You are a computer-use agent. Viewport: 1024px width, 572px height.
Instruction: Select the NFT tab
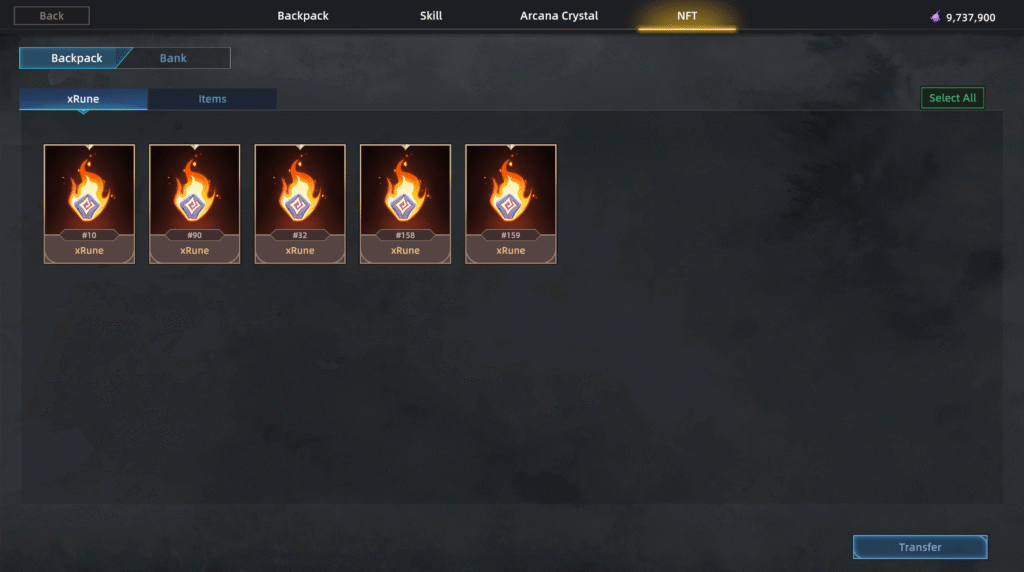tap(687, 16)
